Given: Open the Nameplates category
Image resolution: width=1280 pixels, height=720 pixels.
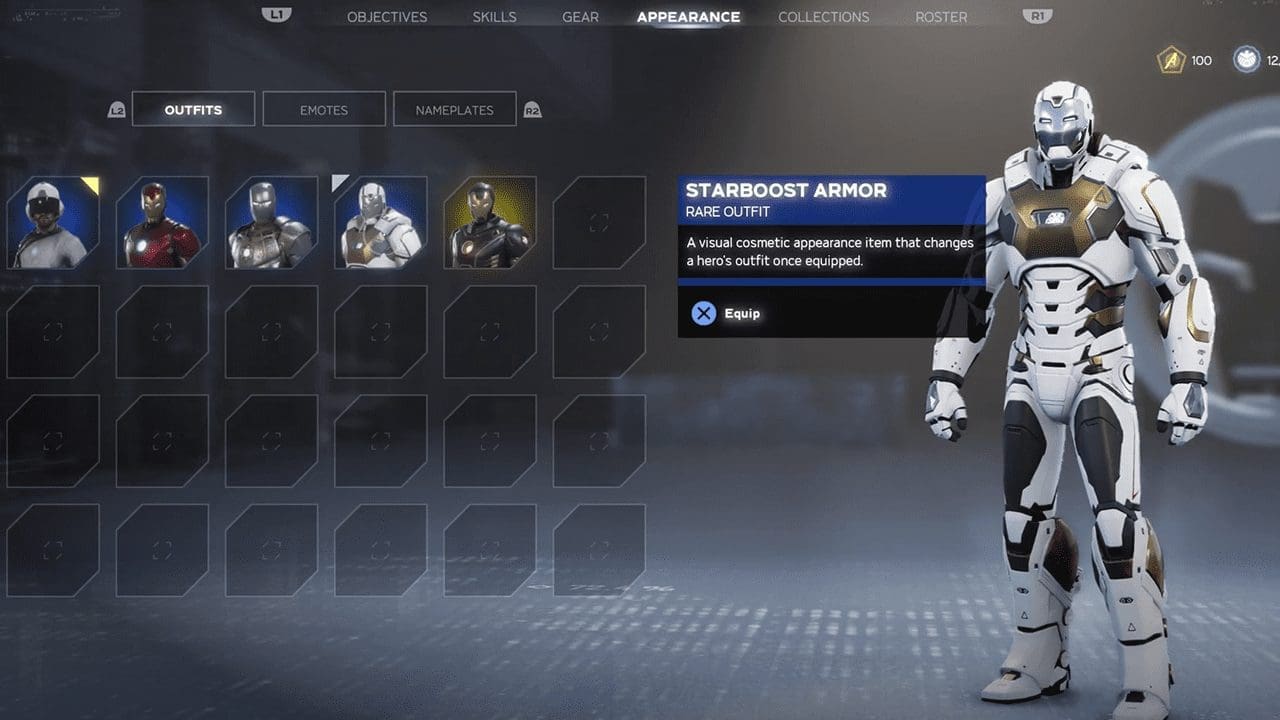Looking at the screenshot, I should pyautogui.click(x=454, y=110).
